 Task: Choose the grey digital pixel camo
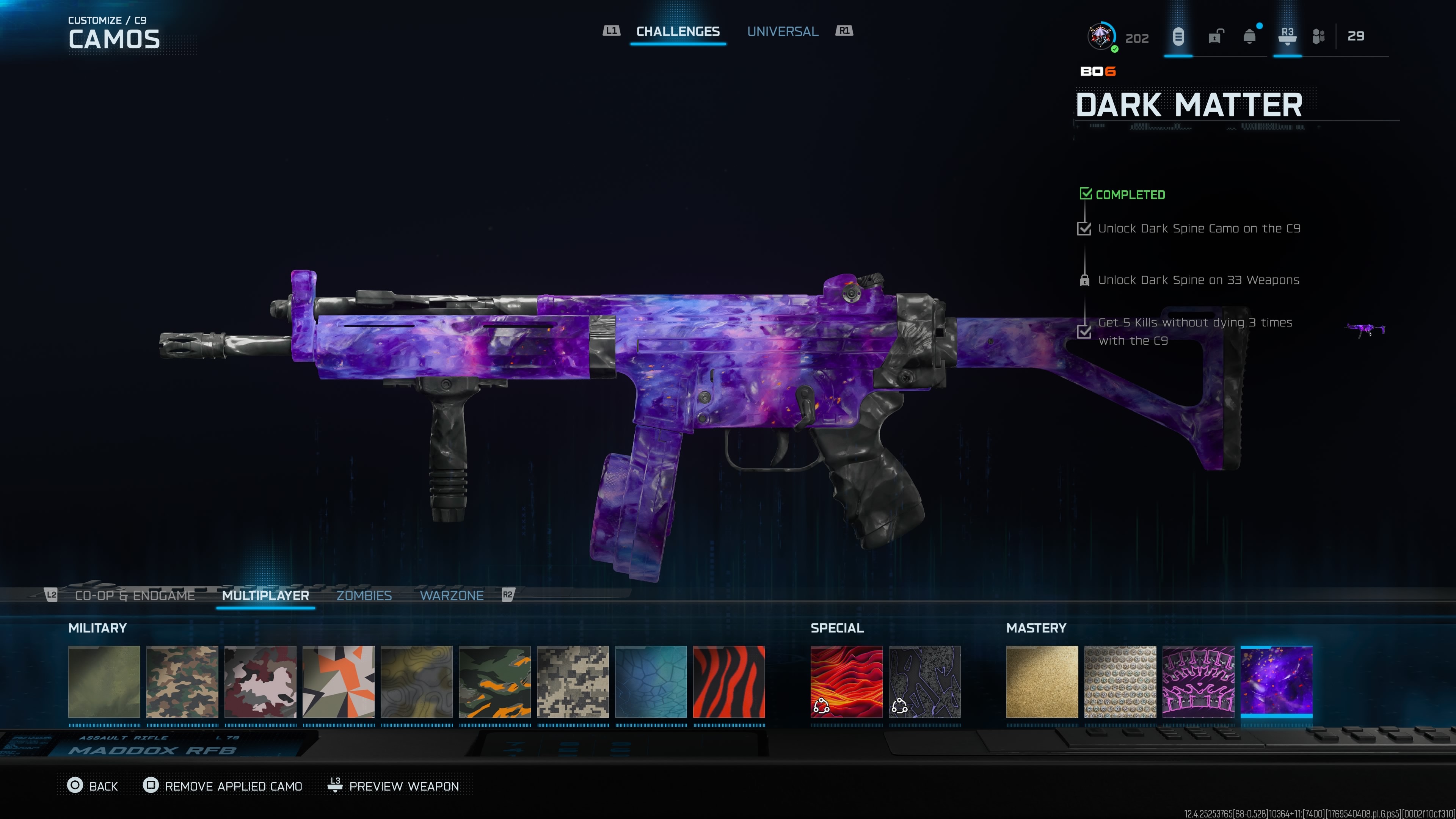click(x=573, y=682)
